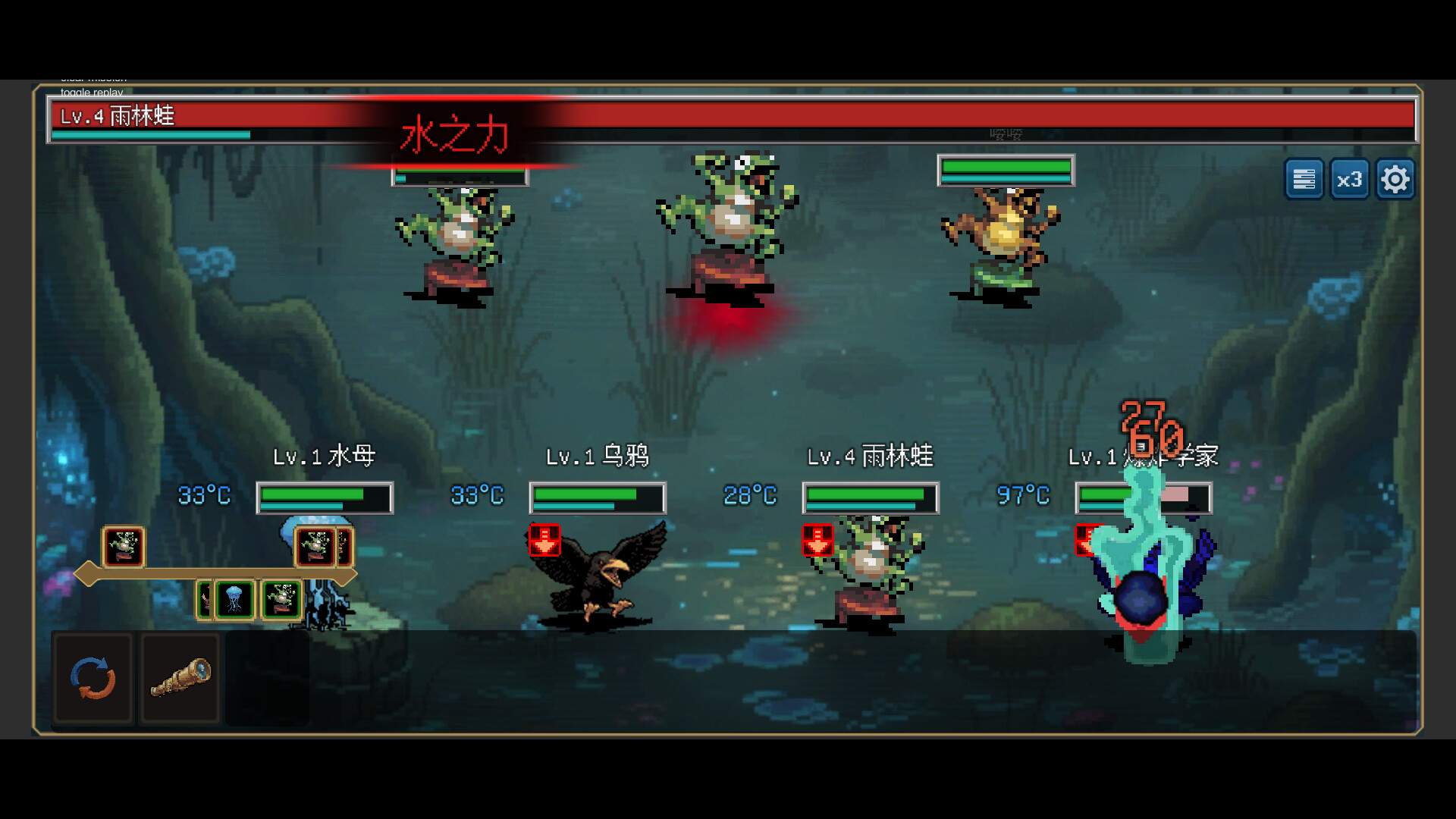1456x819 pixels.
Task: Select the swap/retreat arrows icon
Action: coord(93,677)
